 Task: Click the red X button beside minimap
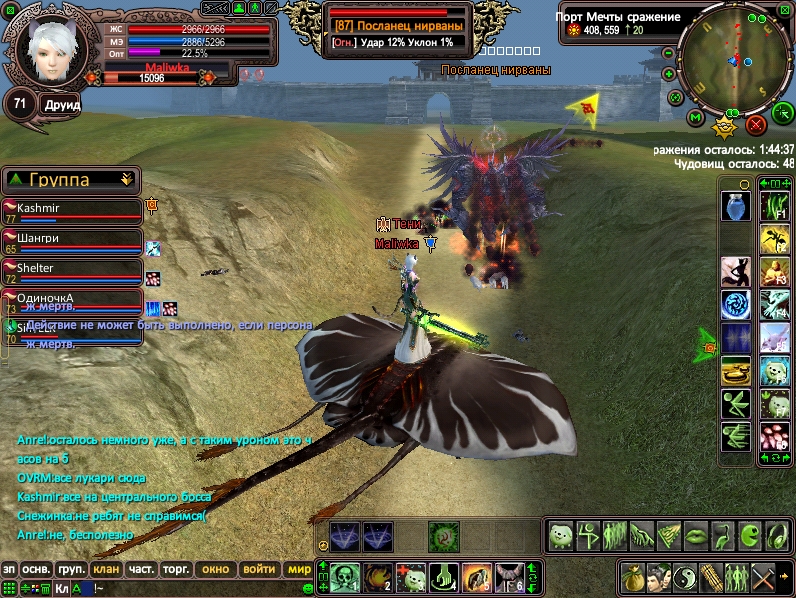(x=756, y=125)
